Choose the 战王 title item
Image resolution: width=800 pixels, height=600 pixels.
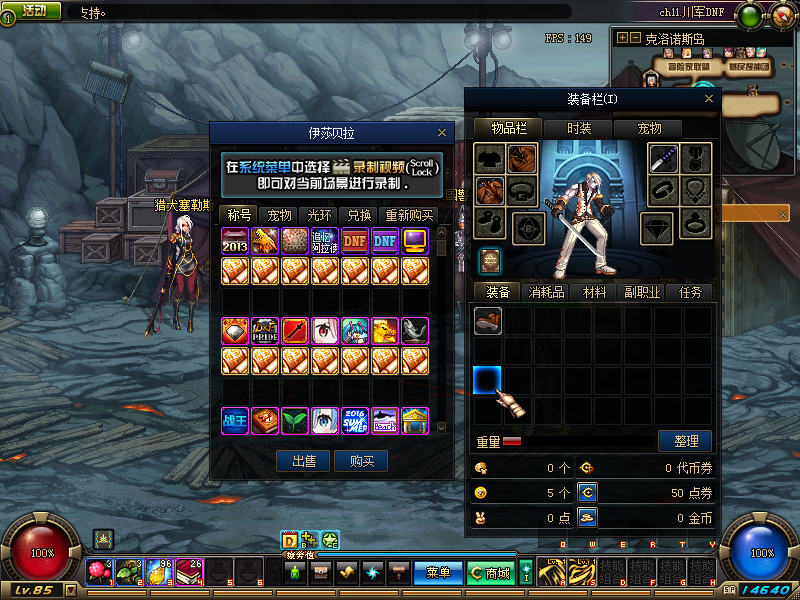(x=236, y=421)
